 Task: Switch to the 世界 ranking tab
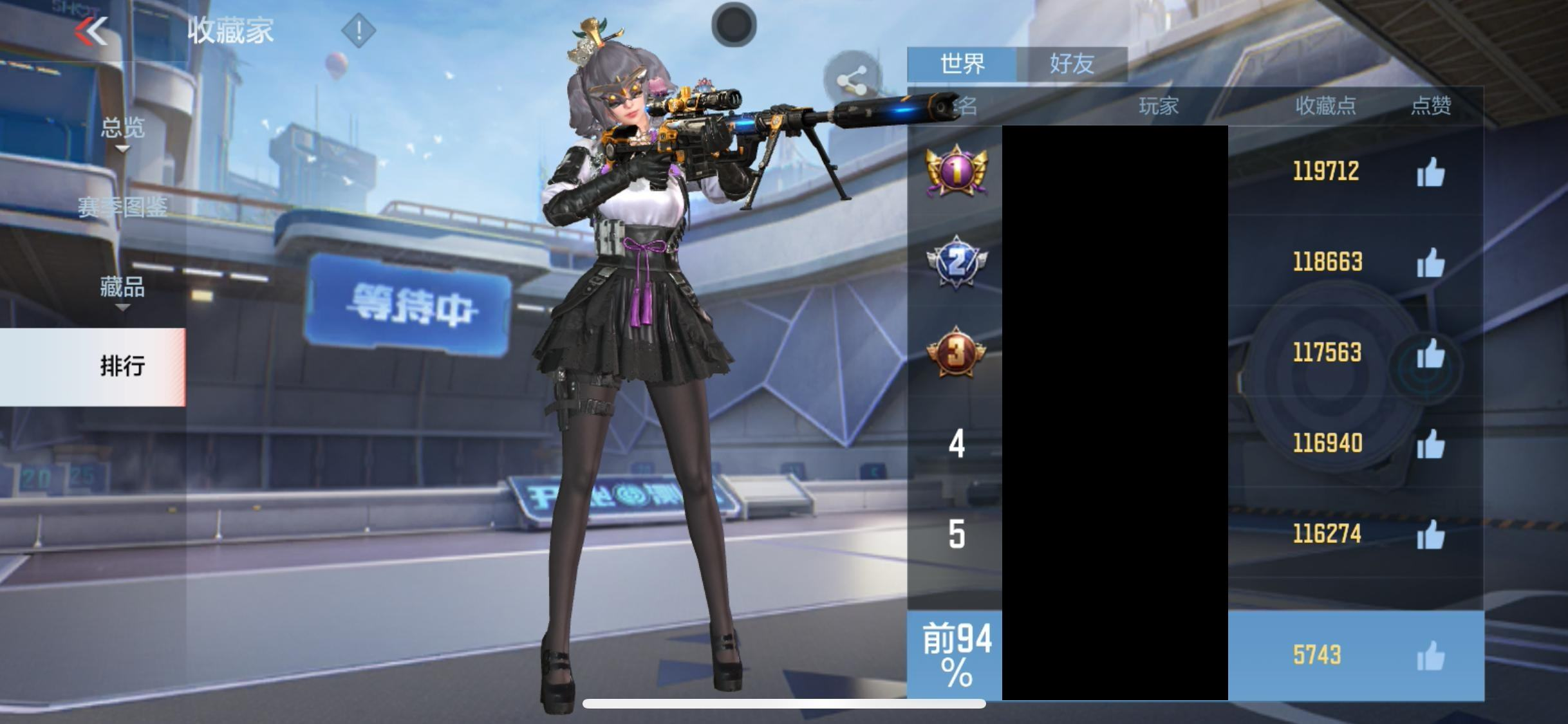click(x=962, y=64)
